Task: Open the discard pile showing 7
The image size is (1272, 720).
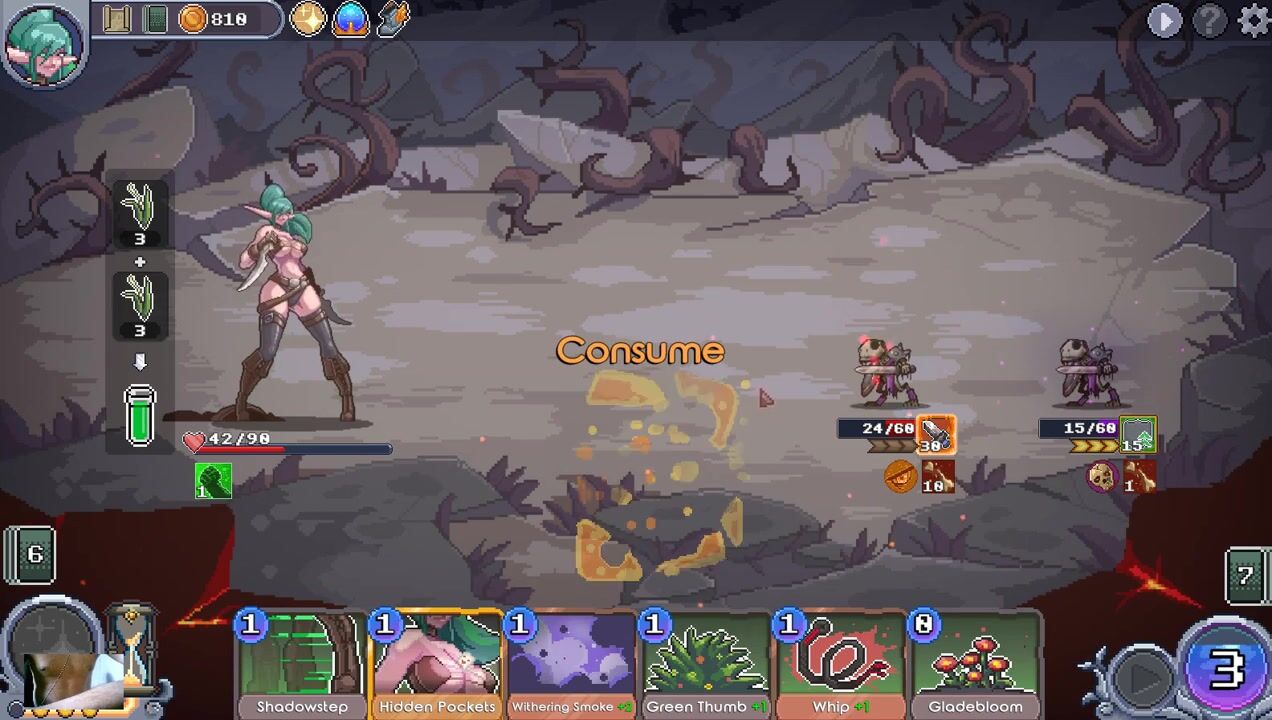Action: [x=1246, y=576]
